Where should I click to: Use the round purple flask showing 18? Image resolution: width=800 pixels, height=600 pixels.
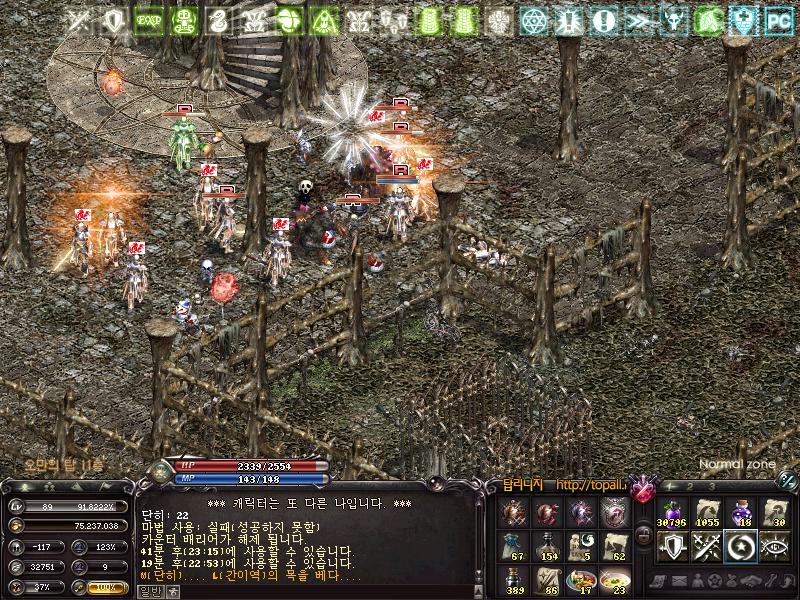point(741,511)
